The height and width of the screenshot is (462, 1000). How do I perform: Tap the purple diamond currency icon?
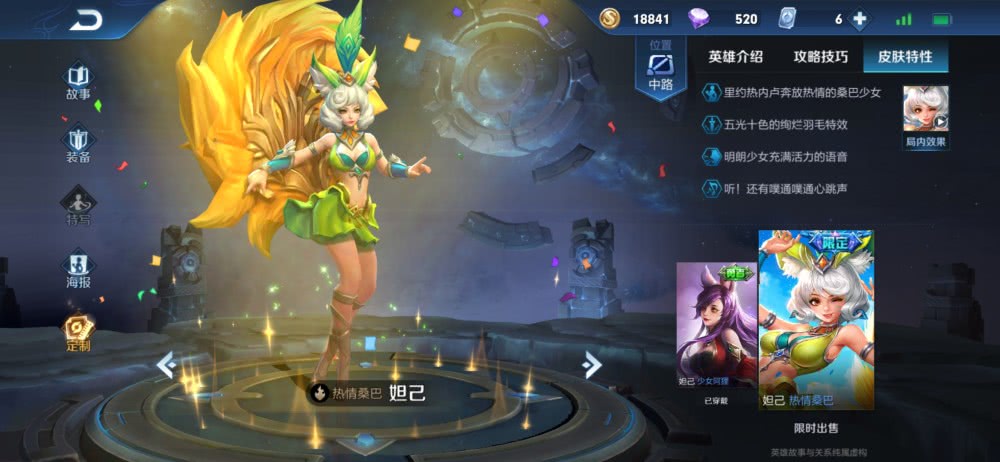(x=699, y=19)
